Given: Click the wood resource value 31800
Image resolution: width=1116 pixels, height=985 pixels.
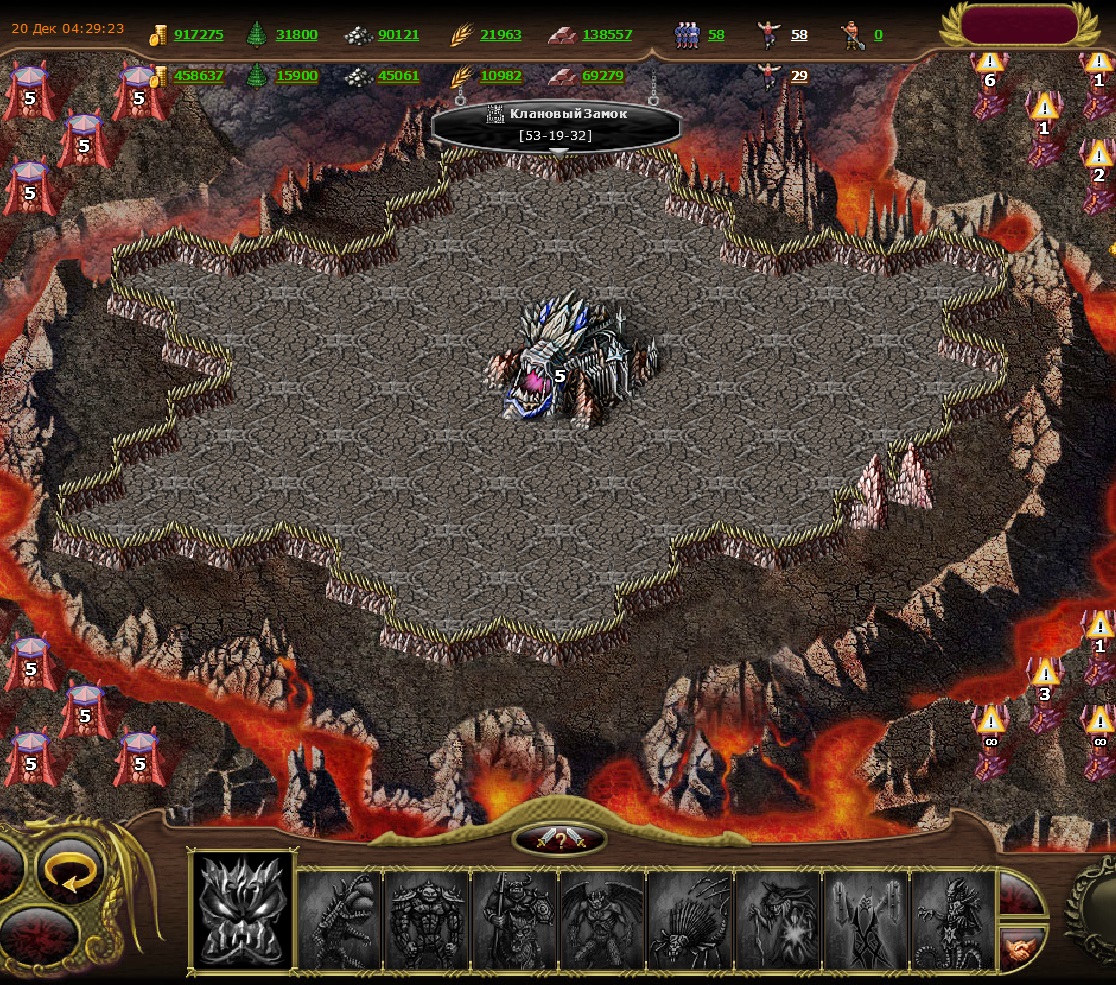Looking at the screenshot, I should pyautogui.click(x=296, y=35).
